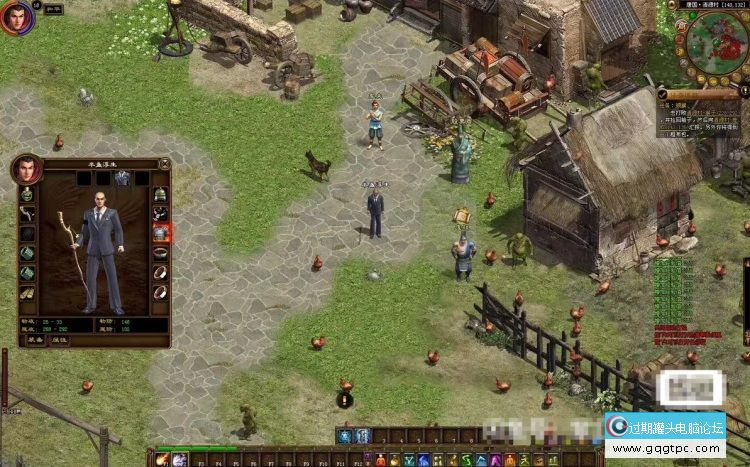Click the player avatar in the top-left HUD

pyautogui.click(x=17, y=17)
